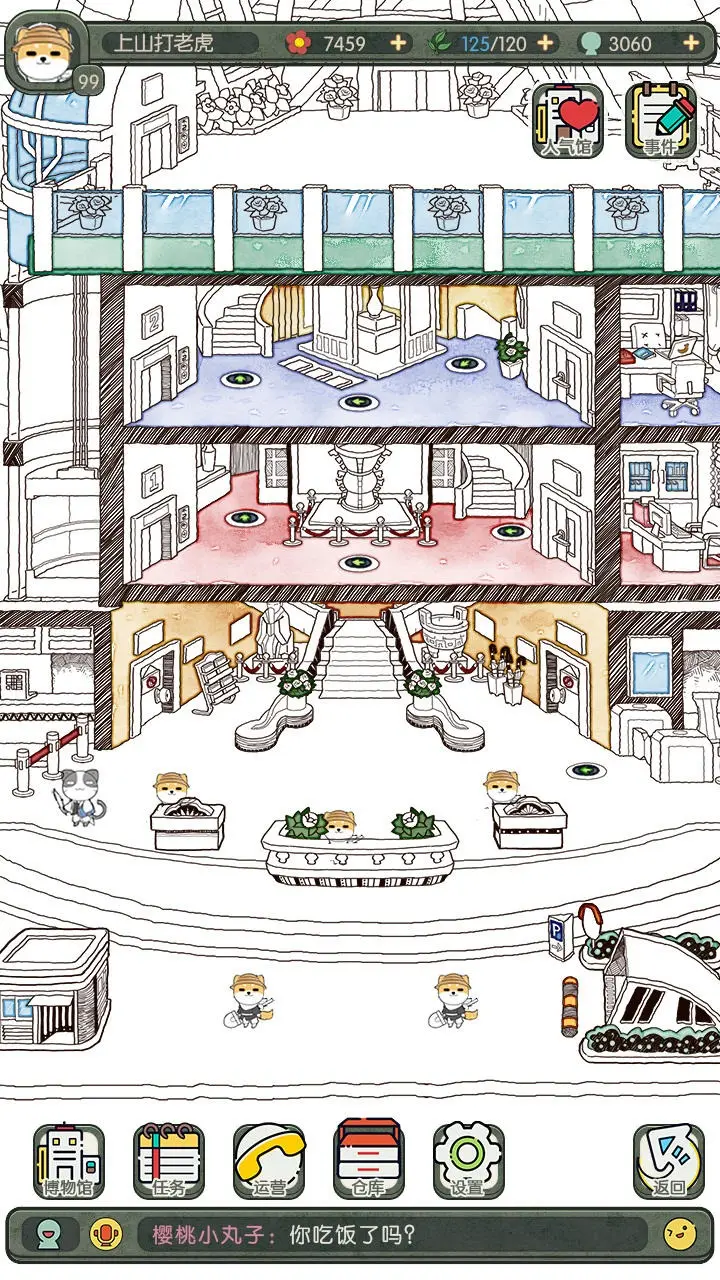Refill the leaf energy with plus button
Viewport: 720px width, 1280px height.
click(545, 43)
